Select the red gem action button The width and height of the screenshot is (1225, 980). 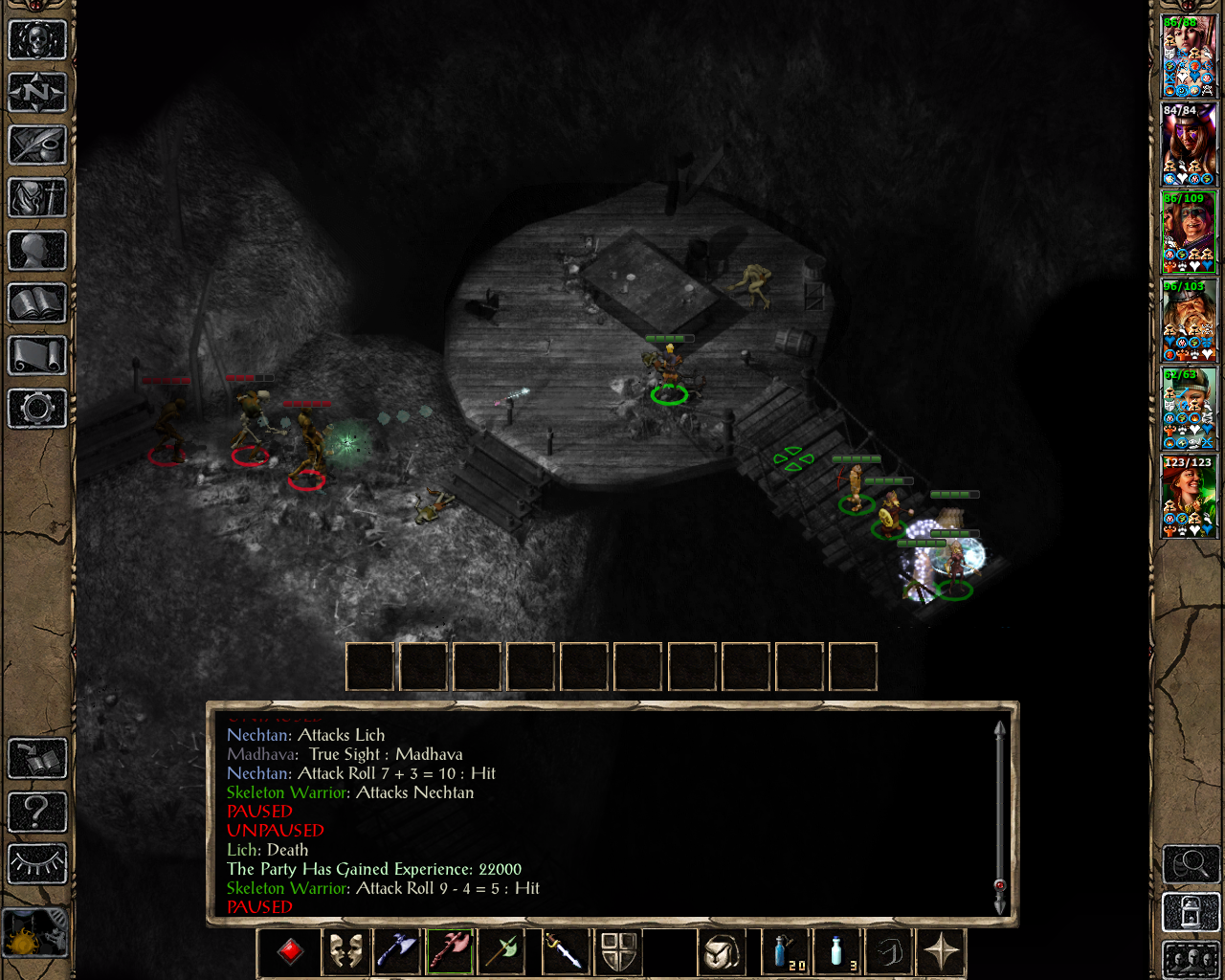tap(291, 952)
